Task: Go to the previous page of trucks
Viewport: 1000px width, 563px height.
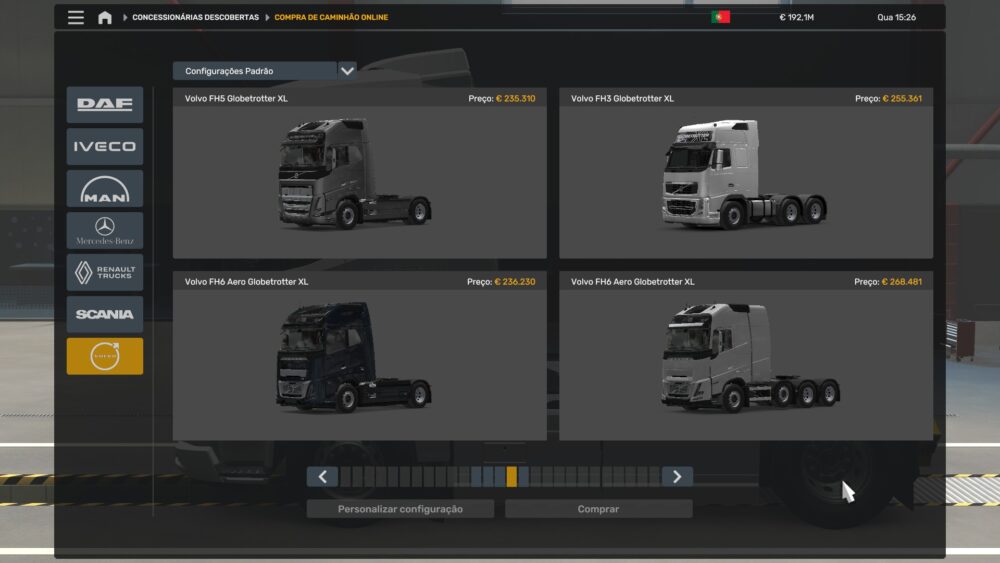Action: (x=322, y=477)
